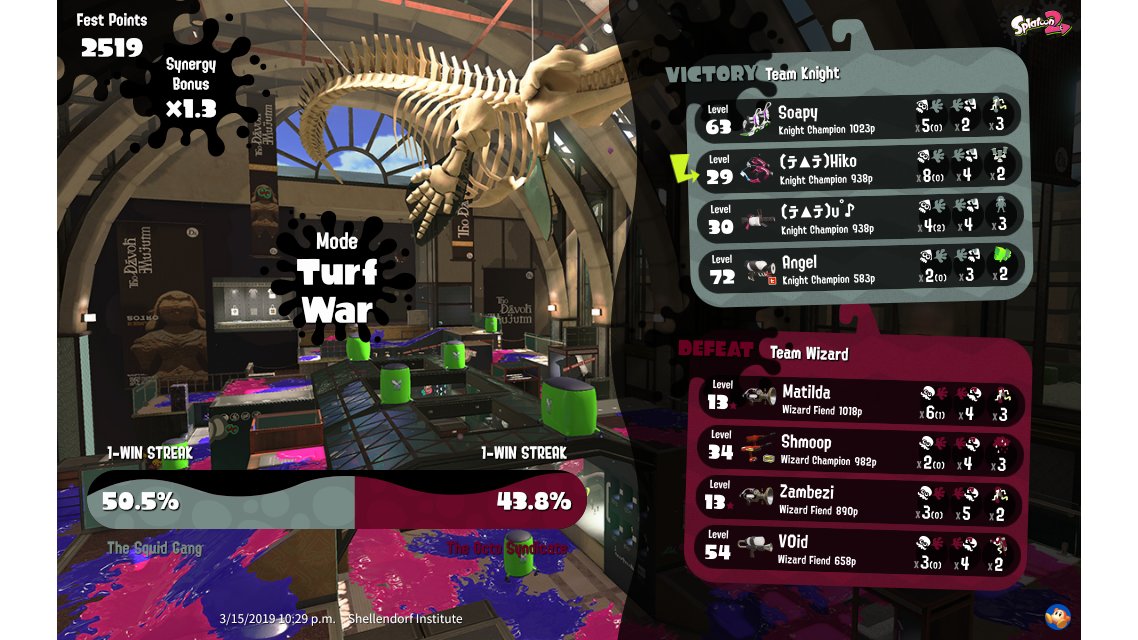The width and height of the screenshot is (1138, 640).
Task: Pick Matilda's row on Team Wizard
Action: (861, 398)
